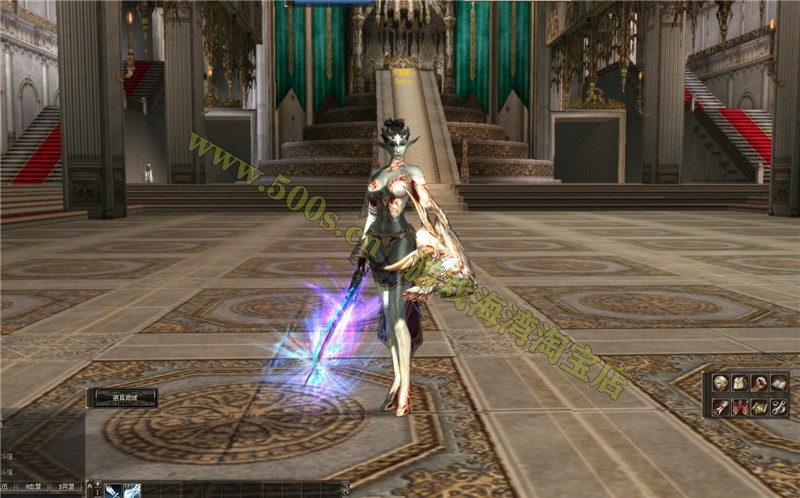The image size is (800, 498).
Task: Switch to the $同盟 chat tab
Action: point(67,487)
